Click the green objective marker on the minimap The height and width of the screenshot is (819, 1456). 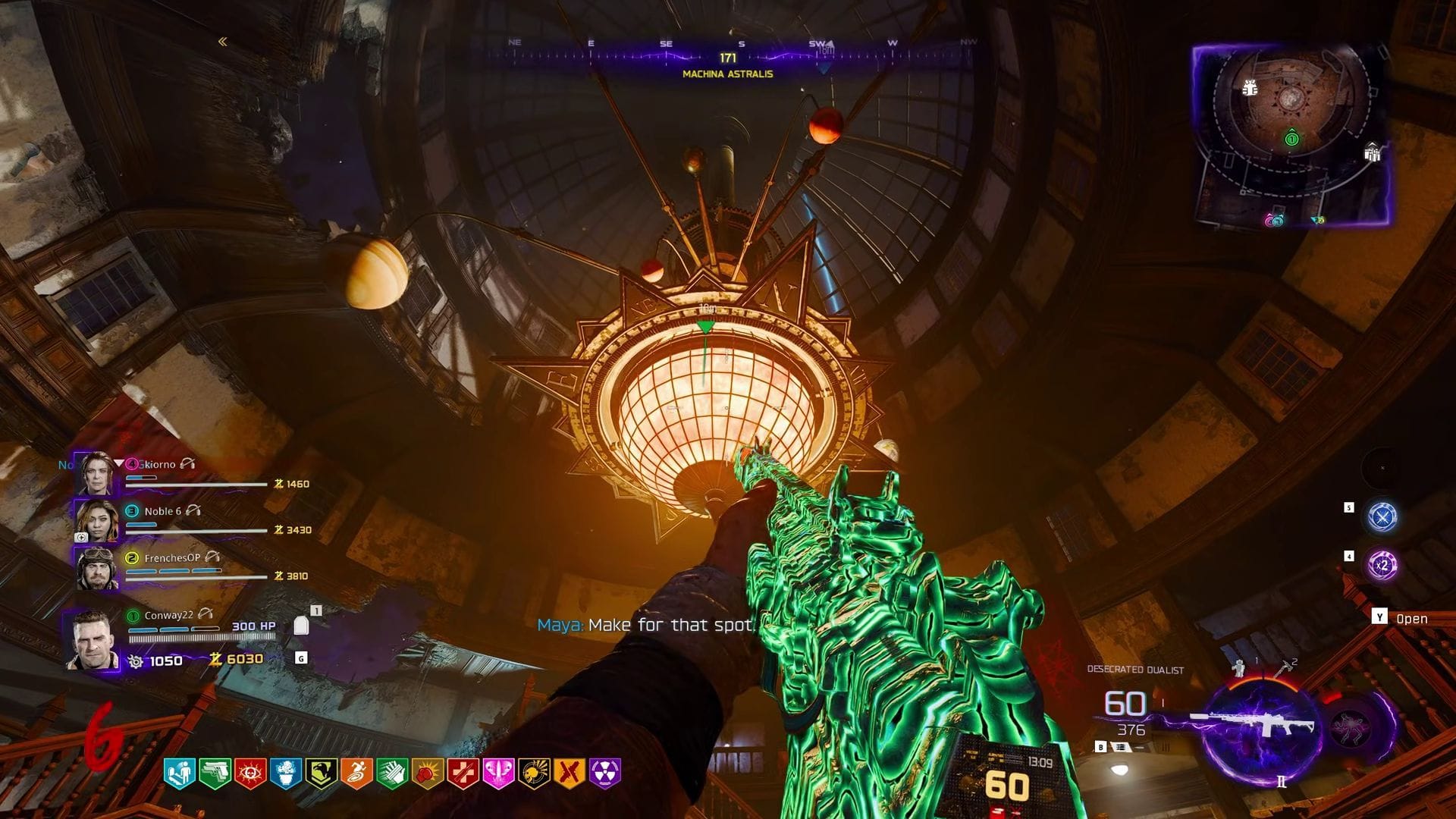click(1292, 139)
